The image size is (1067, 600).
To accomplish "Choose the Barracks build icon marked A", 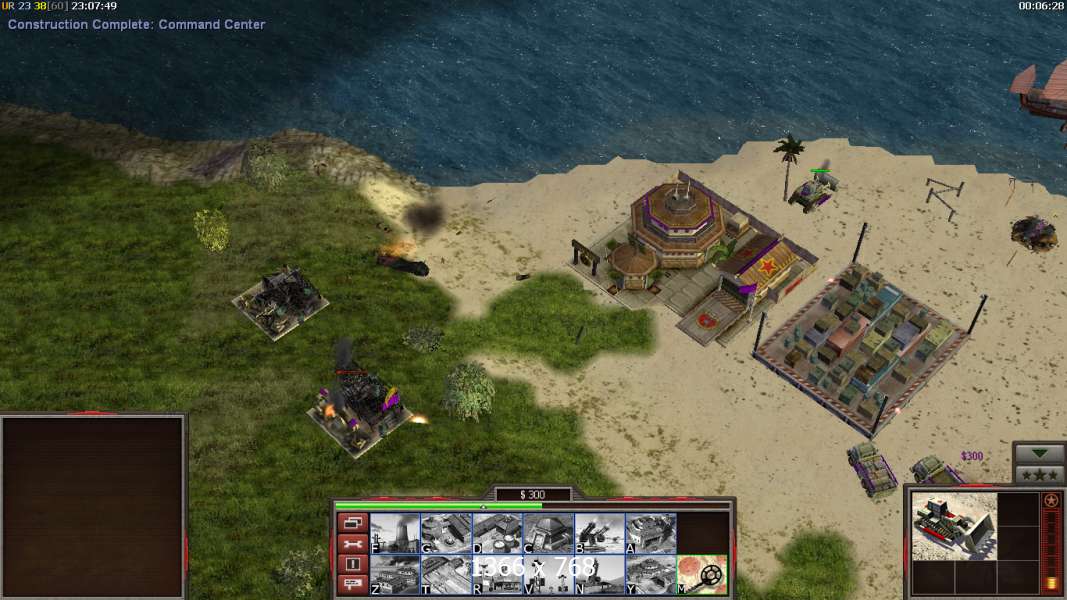I will pyautogui.click(x=650, y=533).
